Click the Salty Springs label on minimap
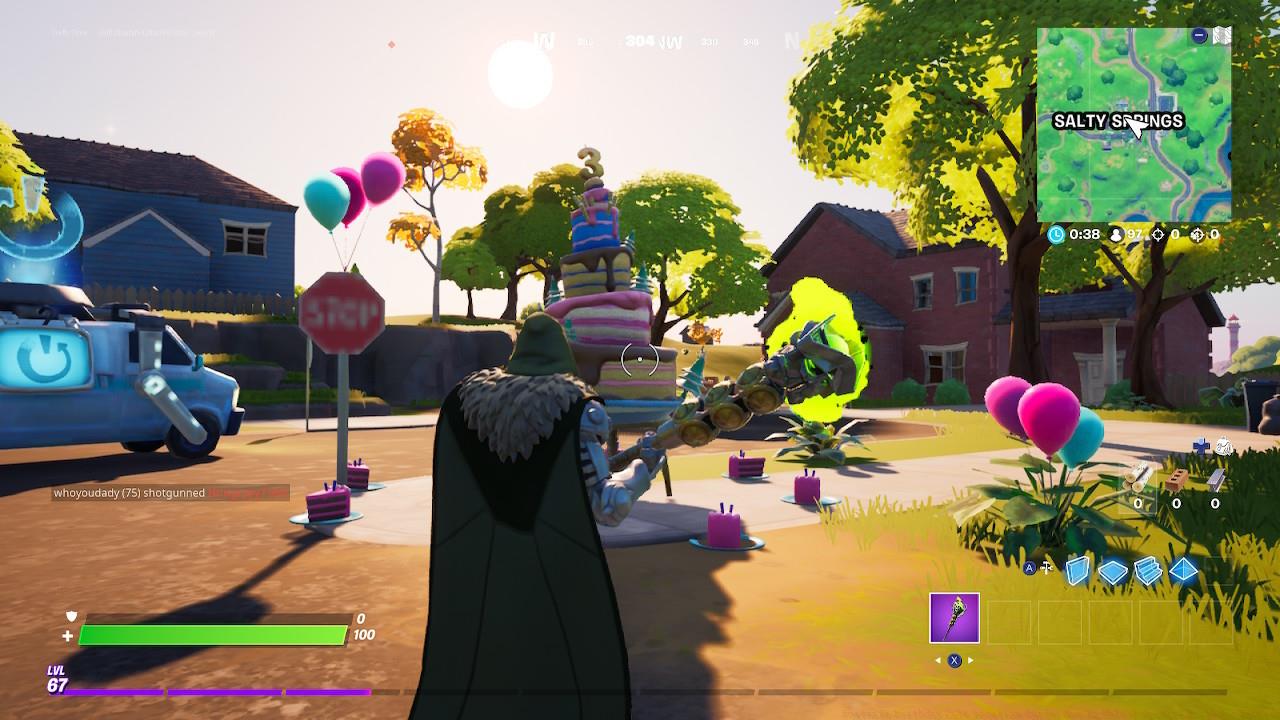This screenshot has width=1280, height=720. [1119, 119]
